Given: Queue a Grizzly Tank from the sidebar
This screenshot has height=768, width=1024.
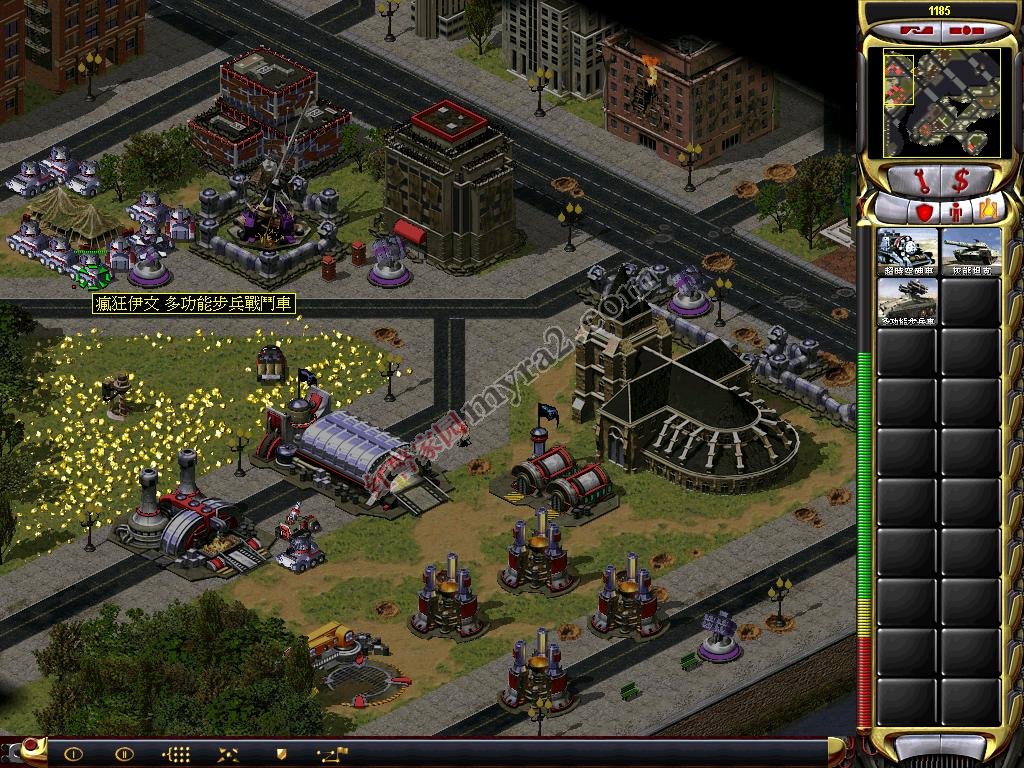Looking at the screenshot, I should pos(971,252).
